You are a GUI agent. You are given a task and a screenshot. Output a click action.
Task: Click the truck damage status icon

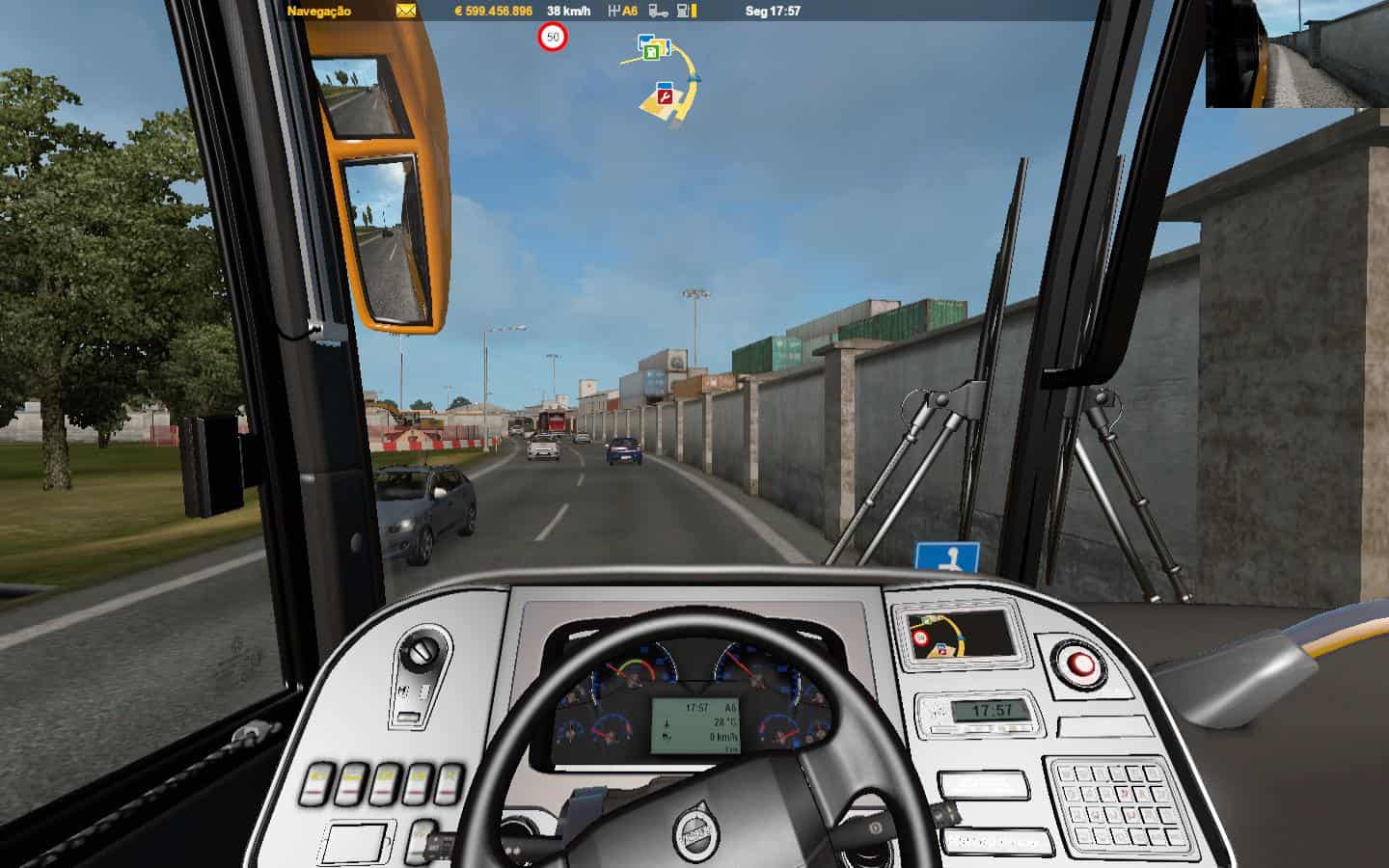(658, 12)
